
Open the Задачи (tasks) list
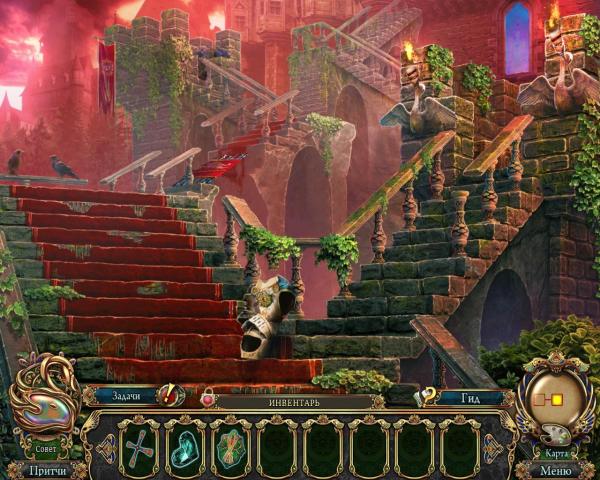pyautogui.click(x=128, y=396)
